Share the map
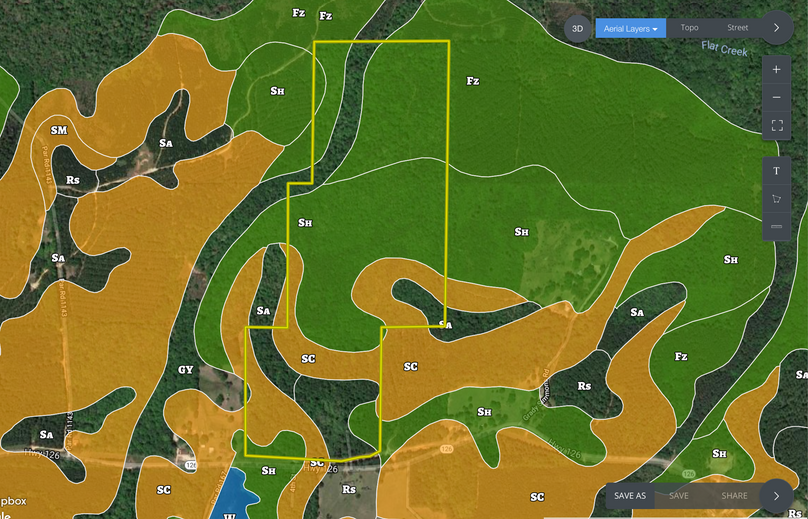Viewport: 808px width, 519px height. click(x=734, y=496)
